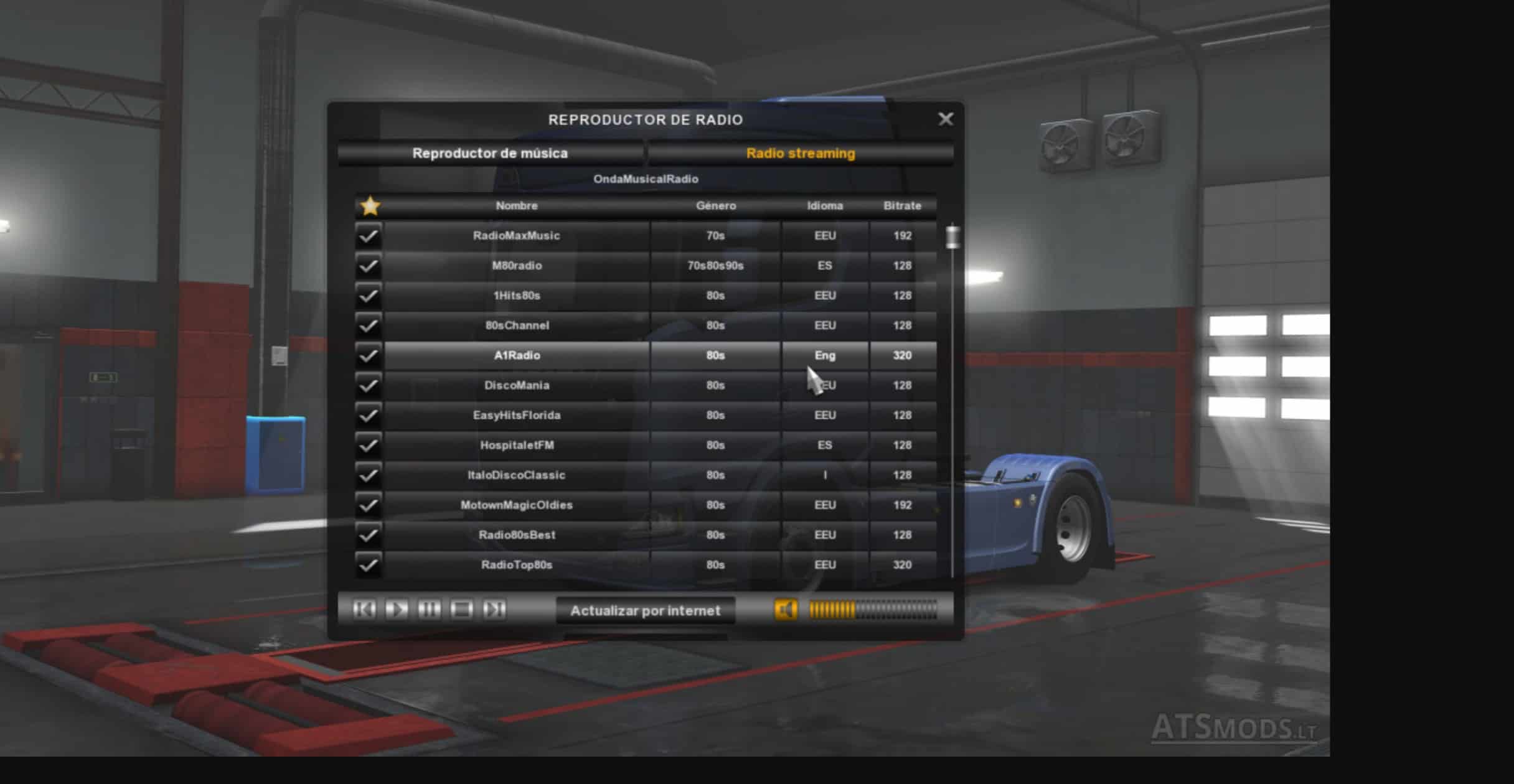Screen dimensions: 1514x784
Task: Open the Radio streaming tab
Action: pyautogui.click(x=800, y=153)
